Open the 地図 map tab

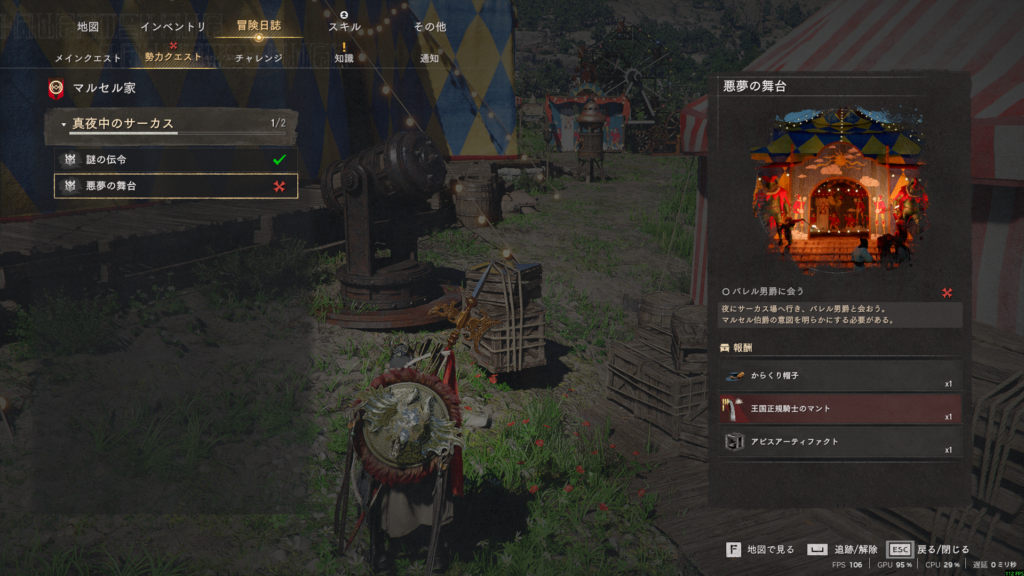click(x=88, y=26)
